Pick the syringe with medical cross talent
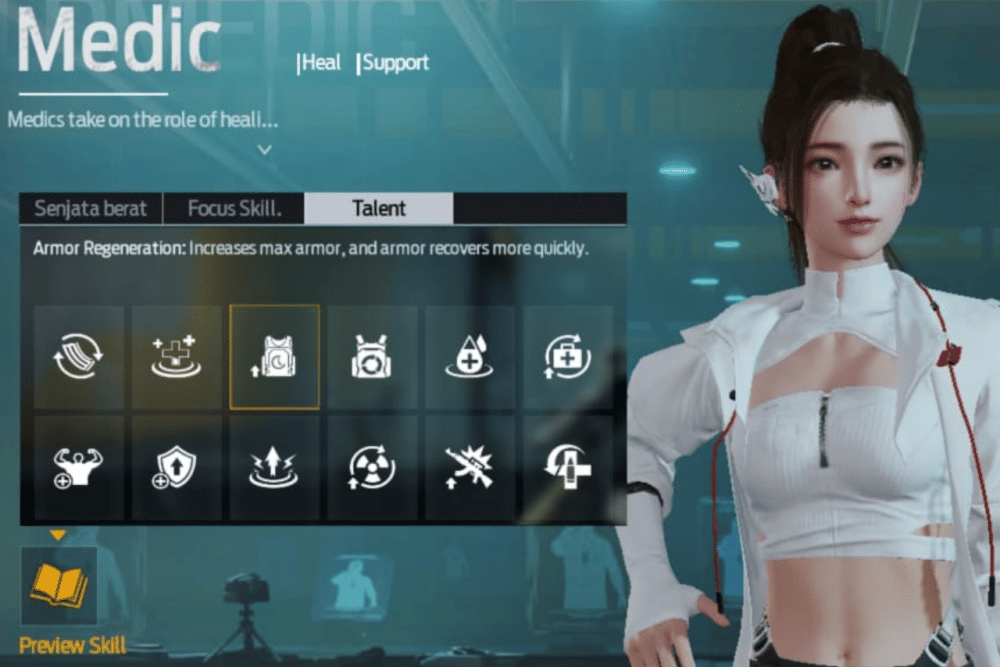 pos(568,467)
